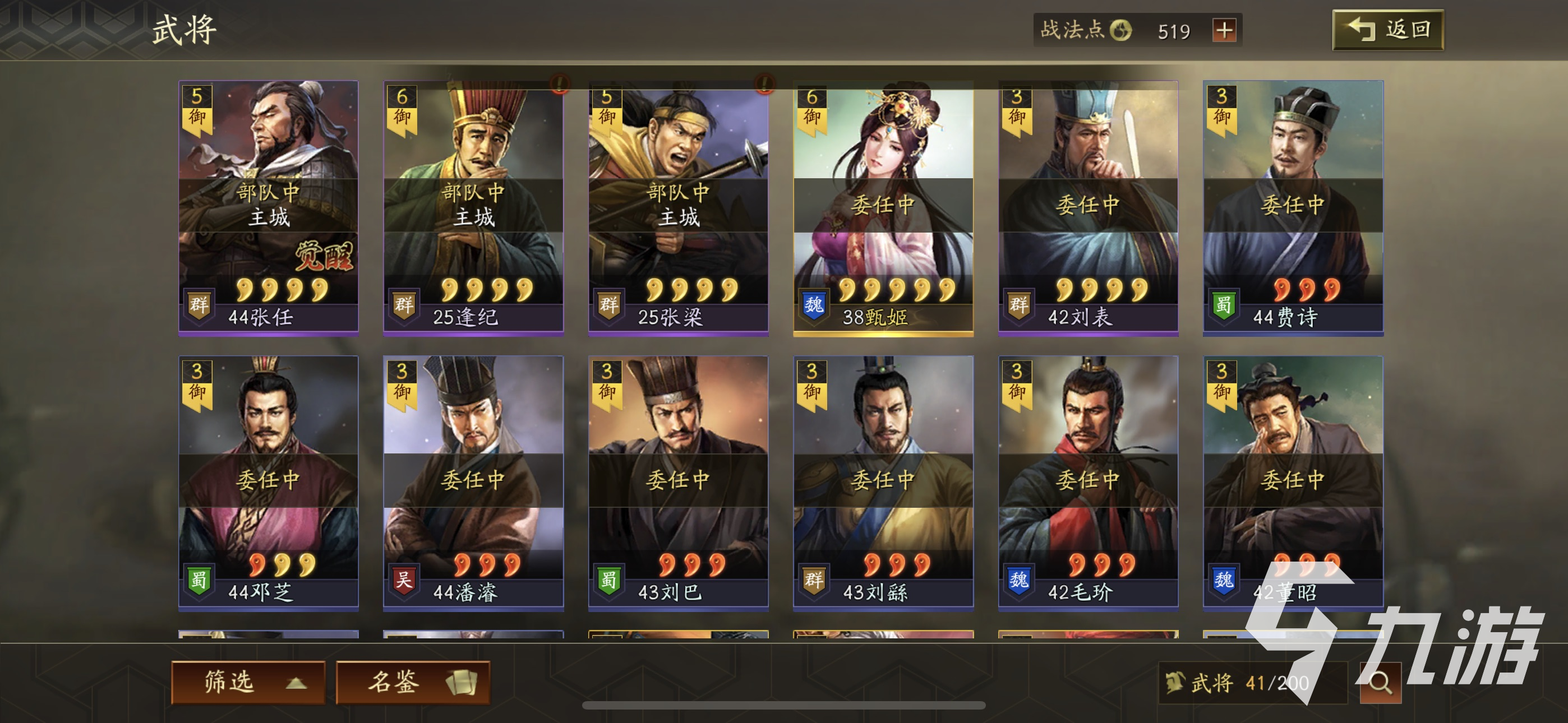The width and height of the screenshot is (1568, 723).
Task: Select the 张任 general card
Action: [269, 207]
